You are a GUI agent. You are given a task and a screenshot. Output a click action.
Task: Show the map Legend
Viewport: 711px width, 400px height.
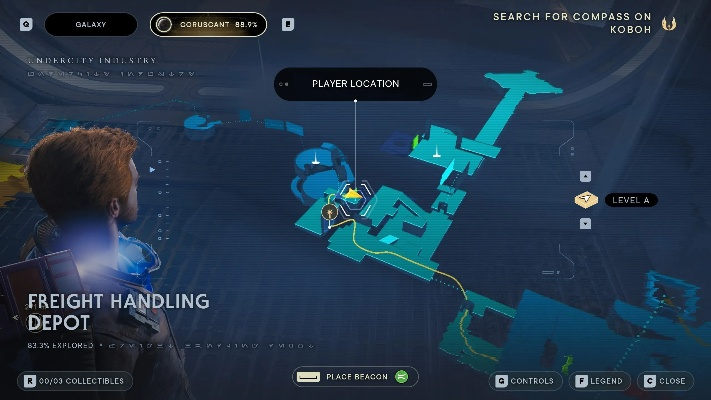pyautogui.click(x=599, y=381)
